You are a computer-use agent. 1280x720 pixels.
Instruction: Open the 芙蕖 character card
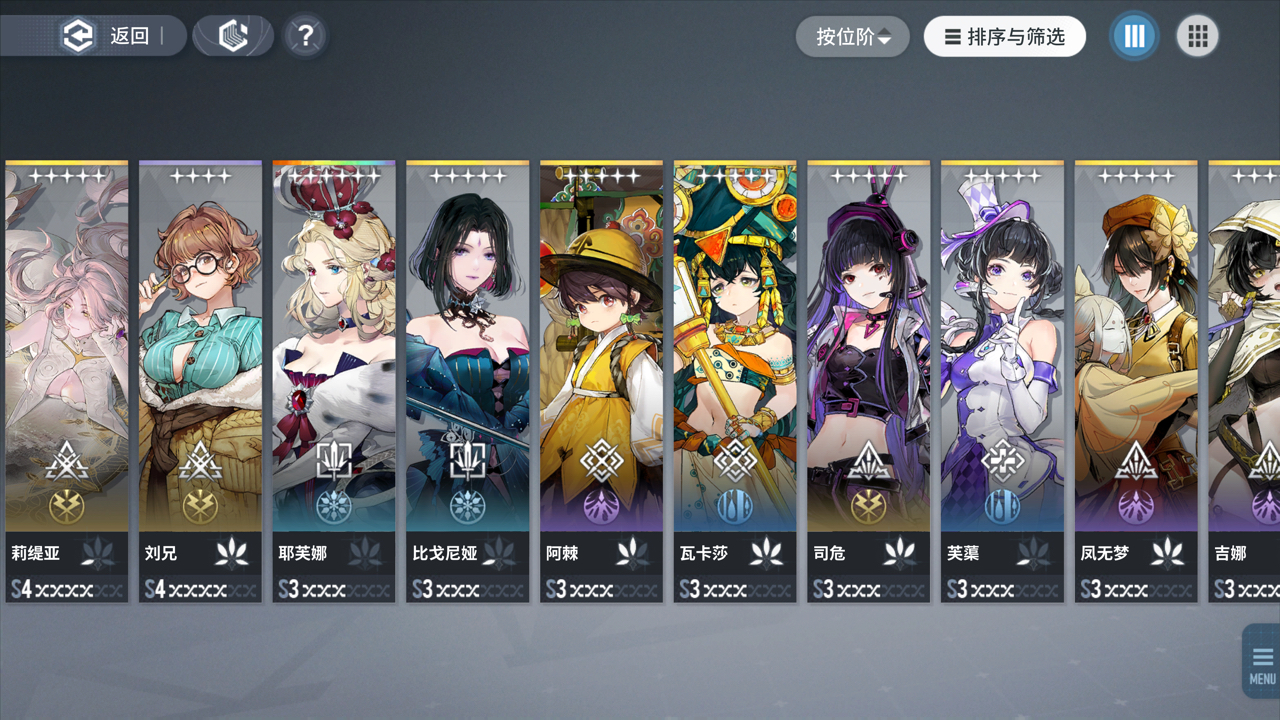pyautogui.click(x=1002, y=380)
